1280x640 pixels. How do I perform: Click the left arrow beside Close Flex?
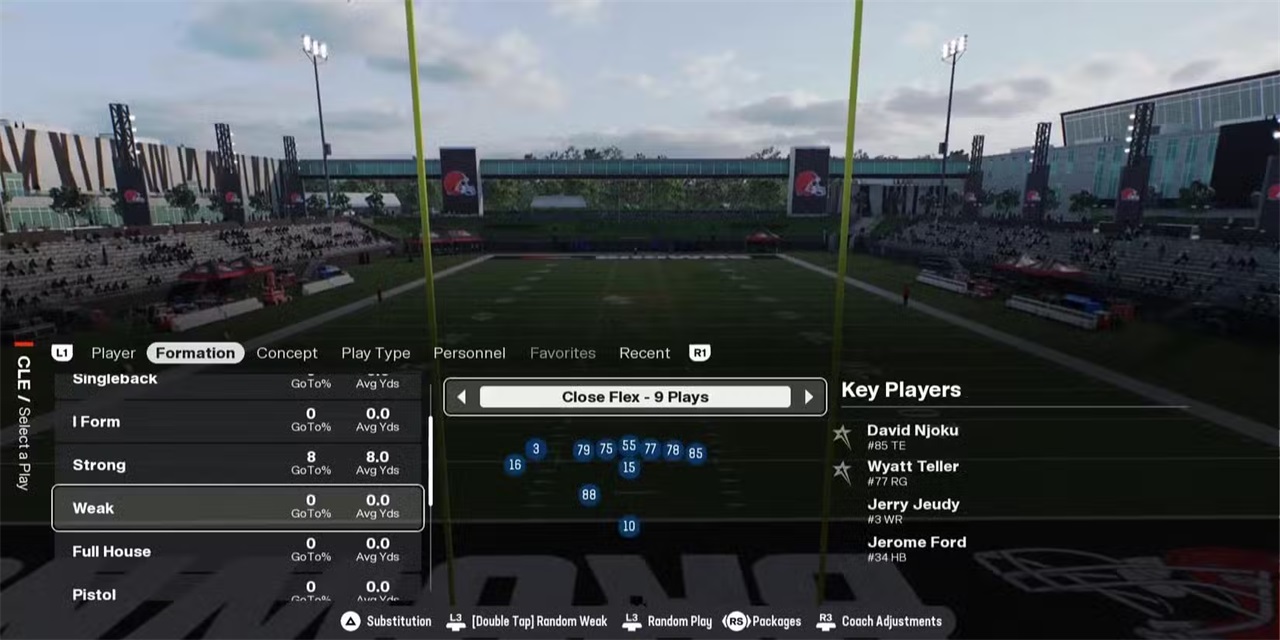pos(461,397)
